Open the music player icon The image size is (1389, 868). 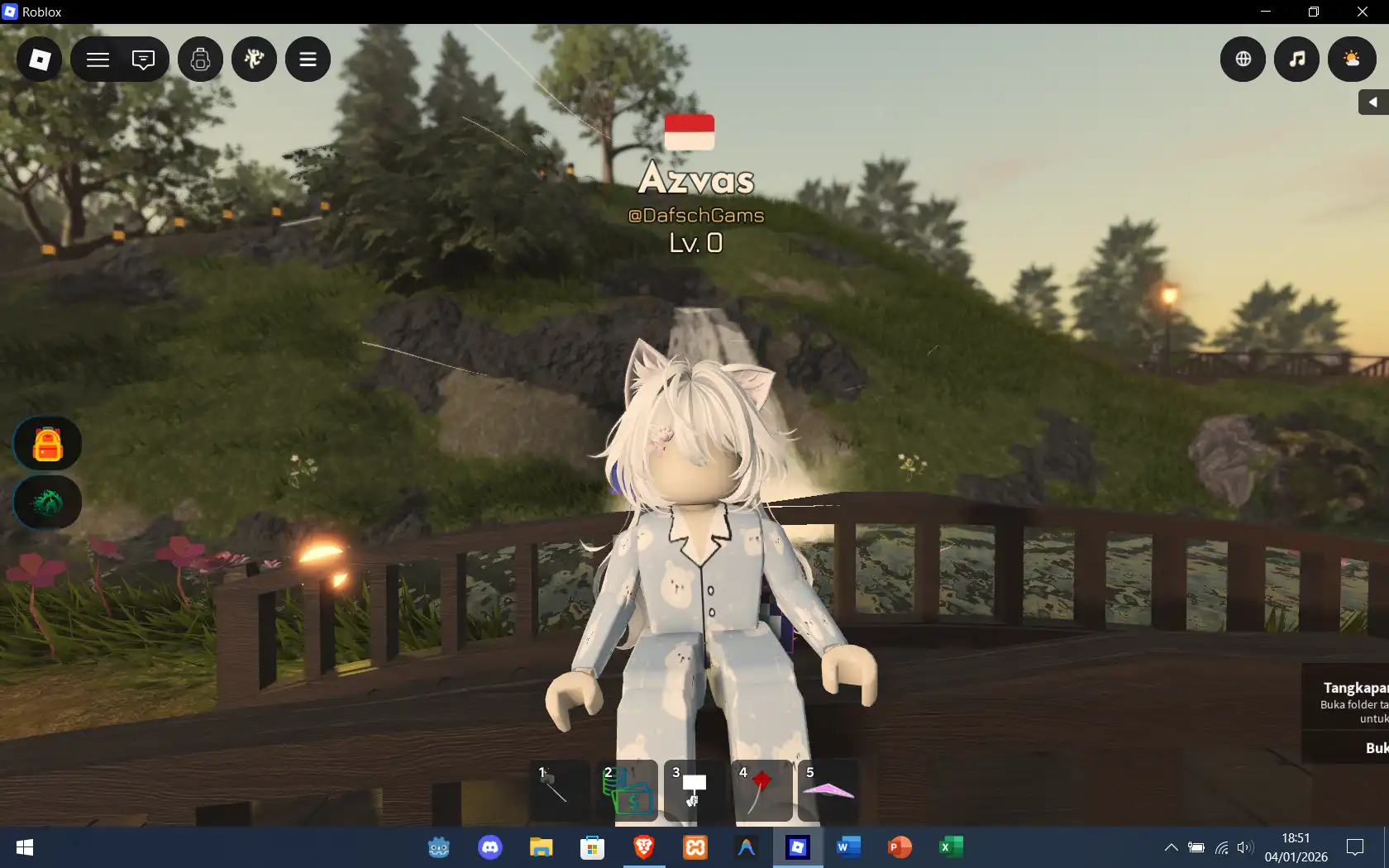pos(1296,59)
